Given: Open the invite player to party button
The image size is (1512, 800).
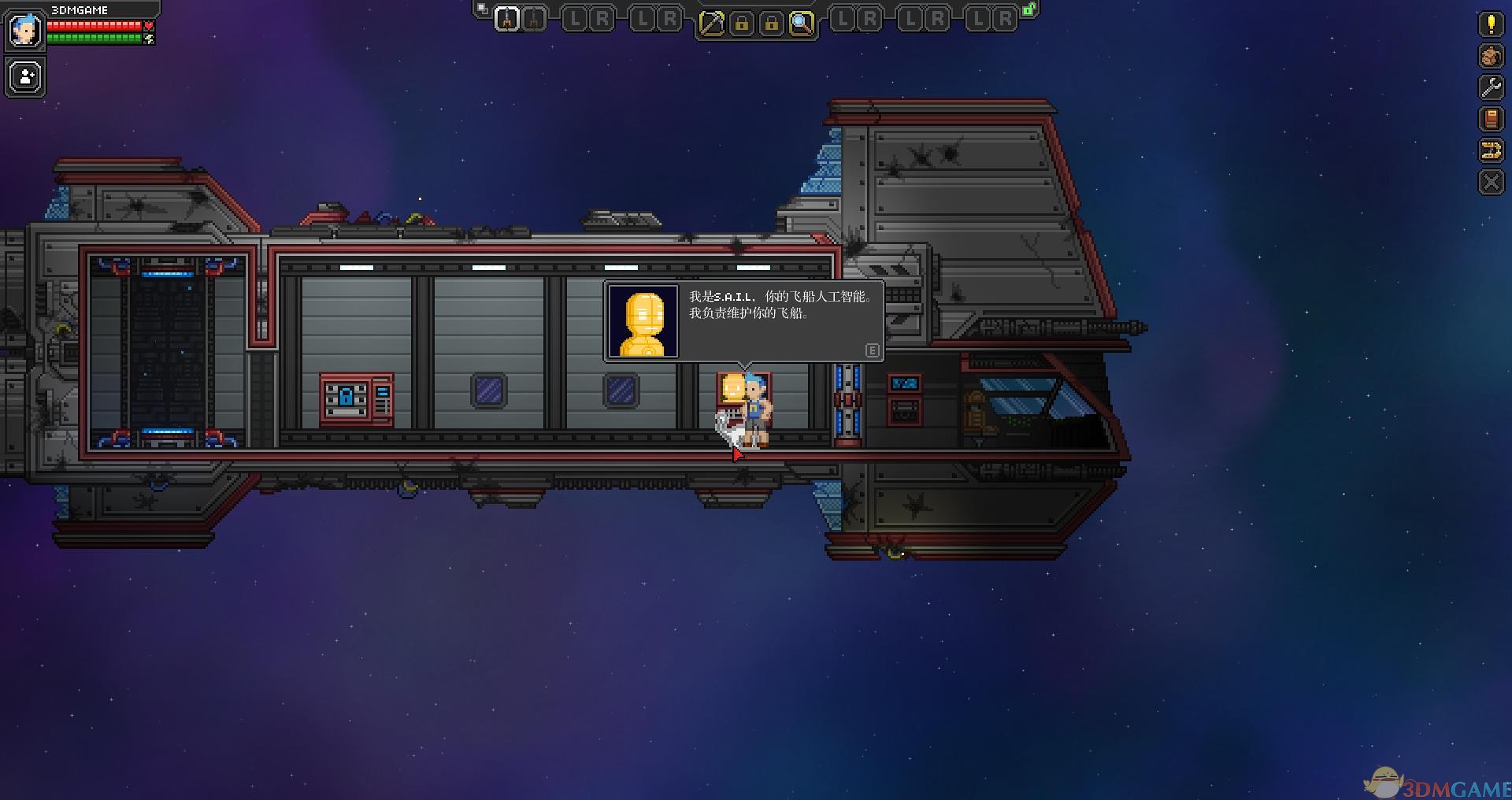Looking at the screenshot, I should [x=26, y=77].
